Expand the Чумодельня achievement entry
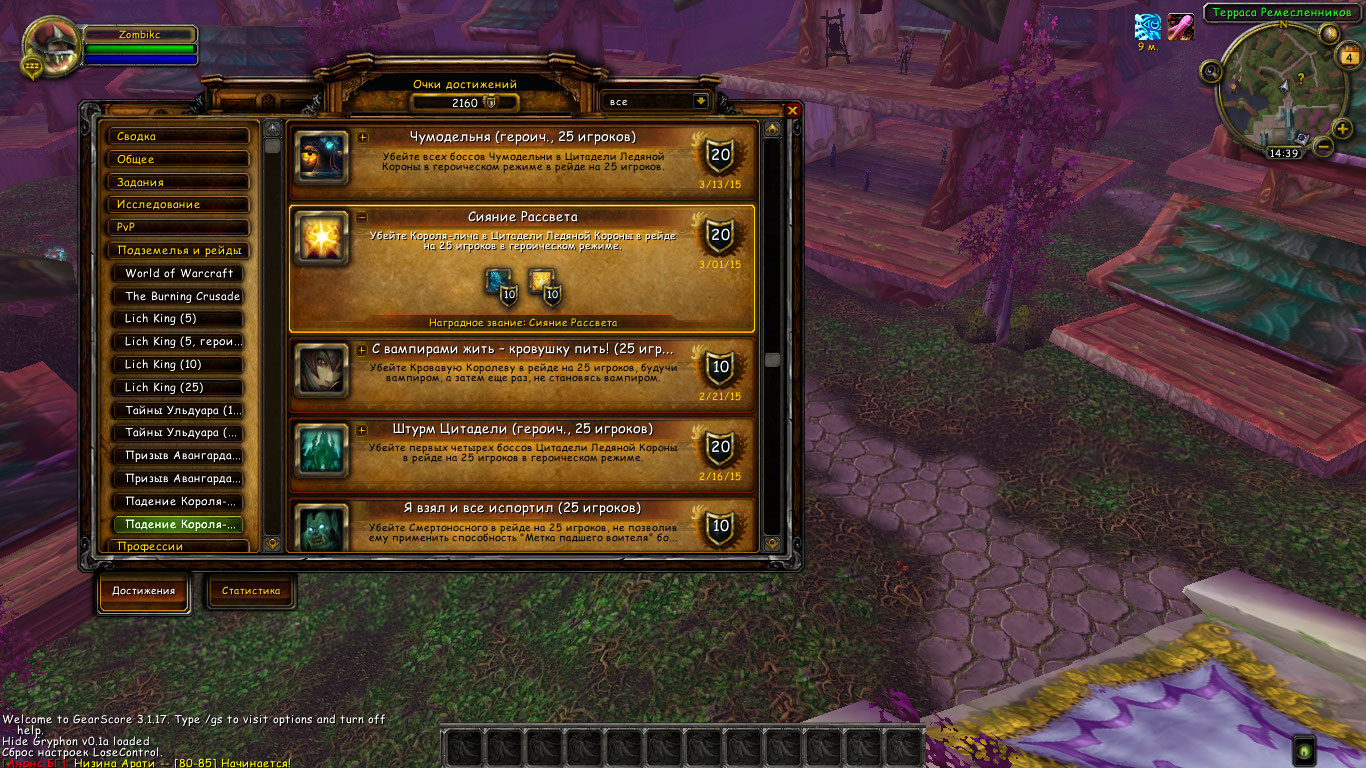 coord(362,138)
